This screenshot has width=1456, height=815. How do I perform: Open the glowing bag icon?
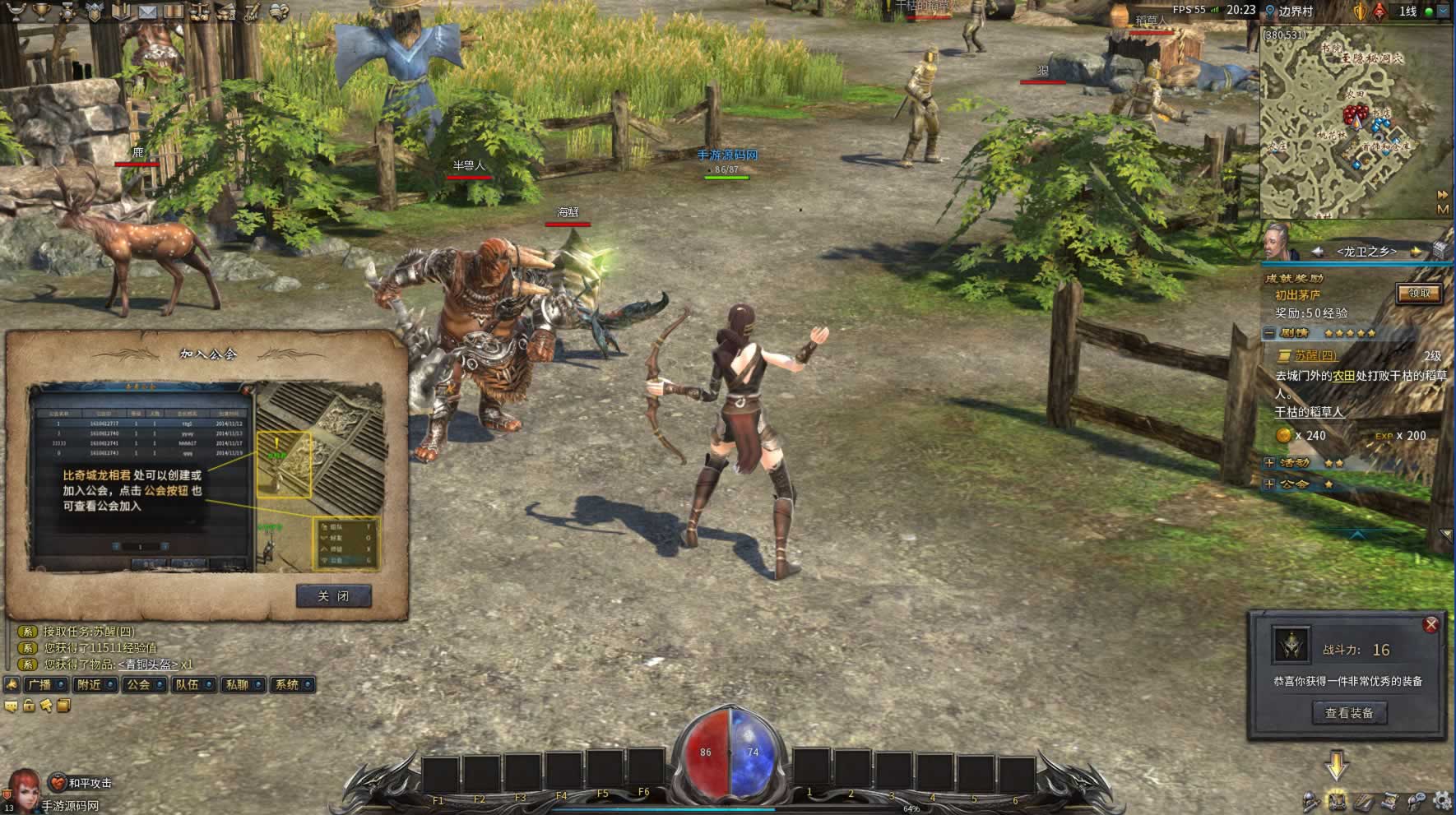tap(1337, 800)
